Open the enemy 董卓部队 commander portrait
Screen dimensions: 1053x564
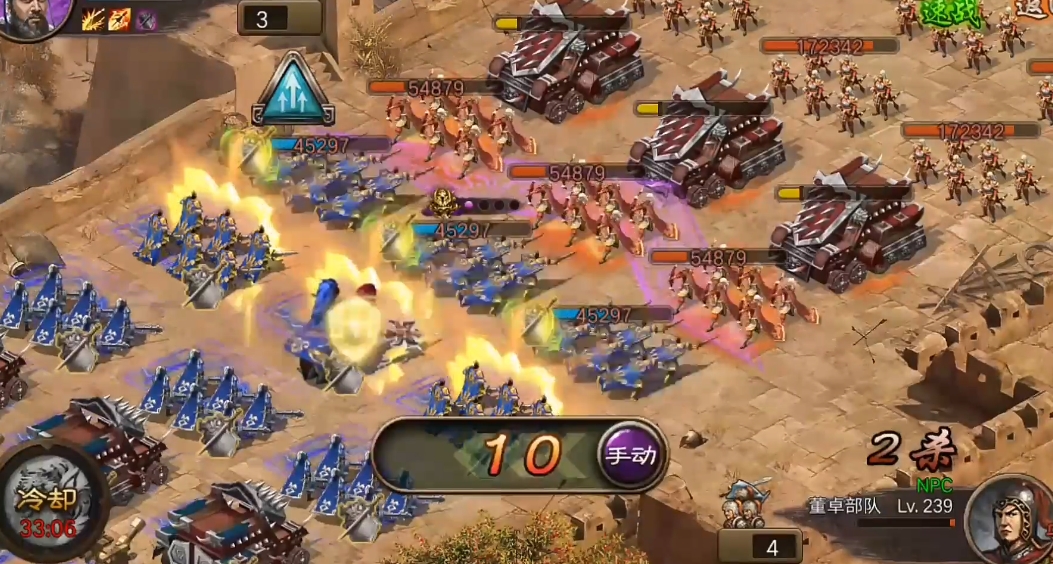(1012, 520)
